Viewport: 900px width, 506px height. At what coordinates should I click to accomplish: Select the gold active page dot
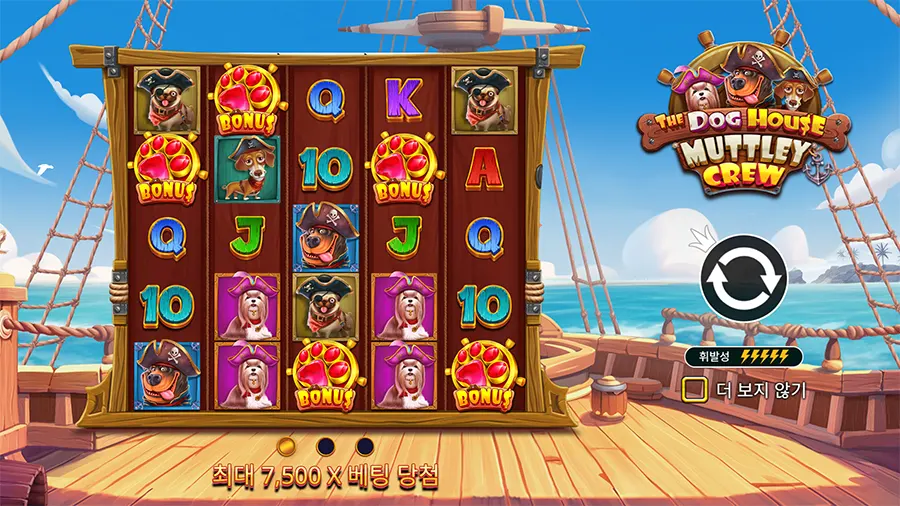click(286, 444)
